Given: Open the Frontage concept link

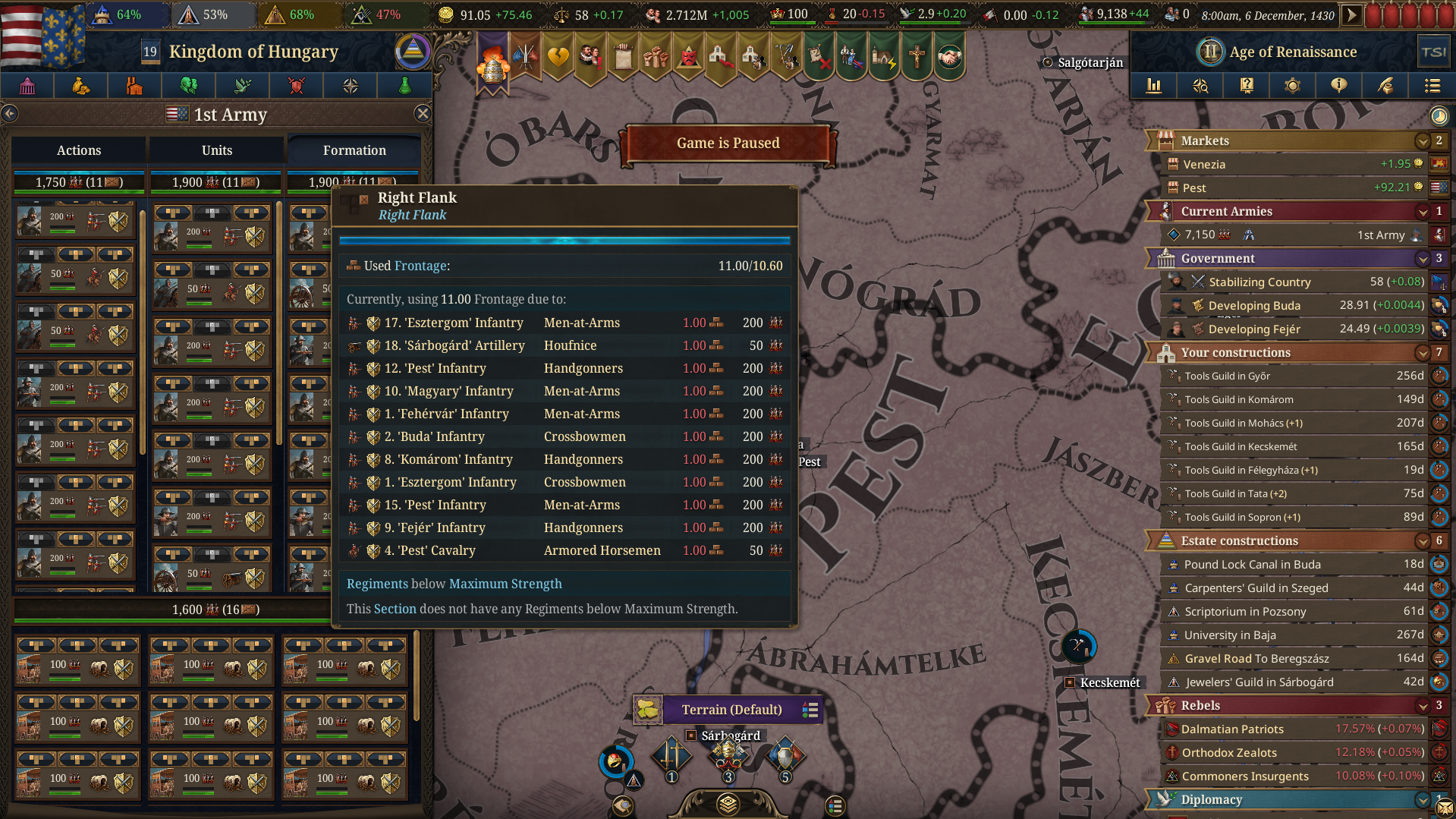Looking at the screenshot, I should point(422,266).
